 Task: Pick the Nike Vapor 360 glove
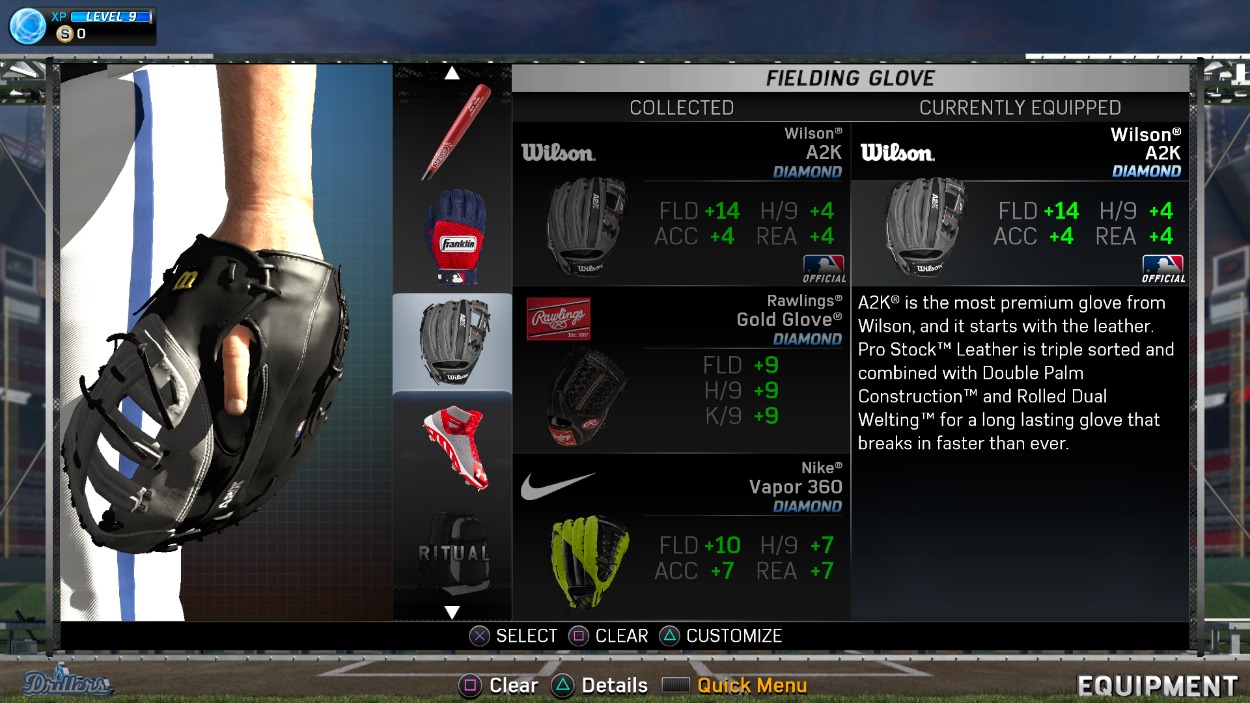(681, 538)
